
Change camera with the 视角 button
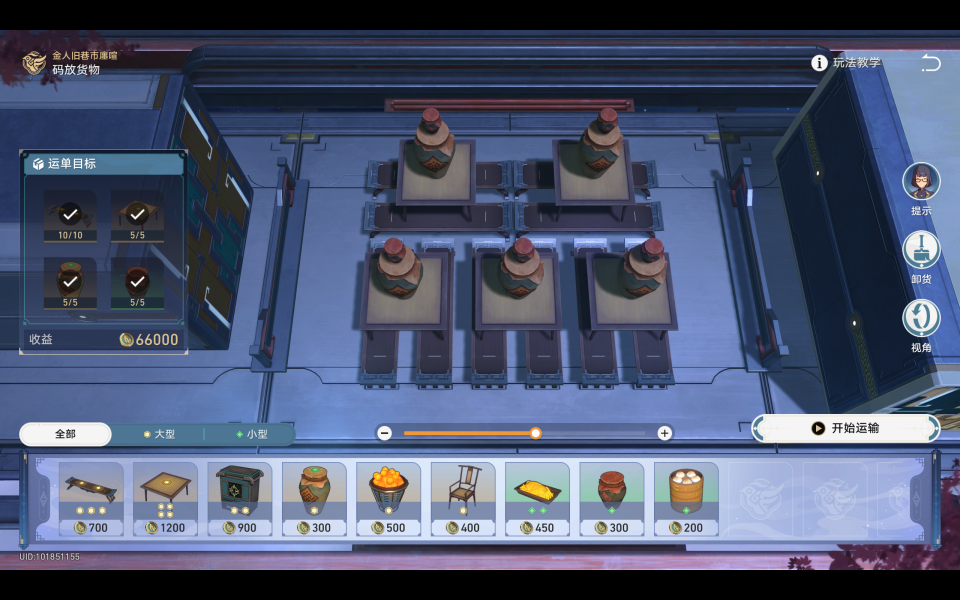tap(921, 319)
